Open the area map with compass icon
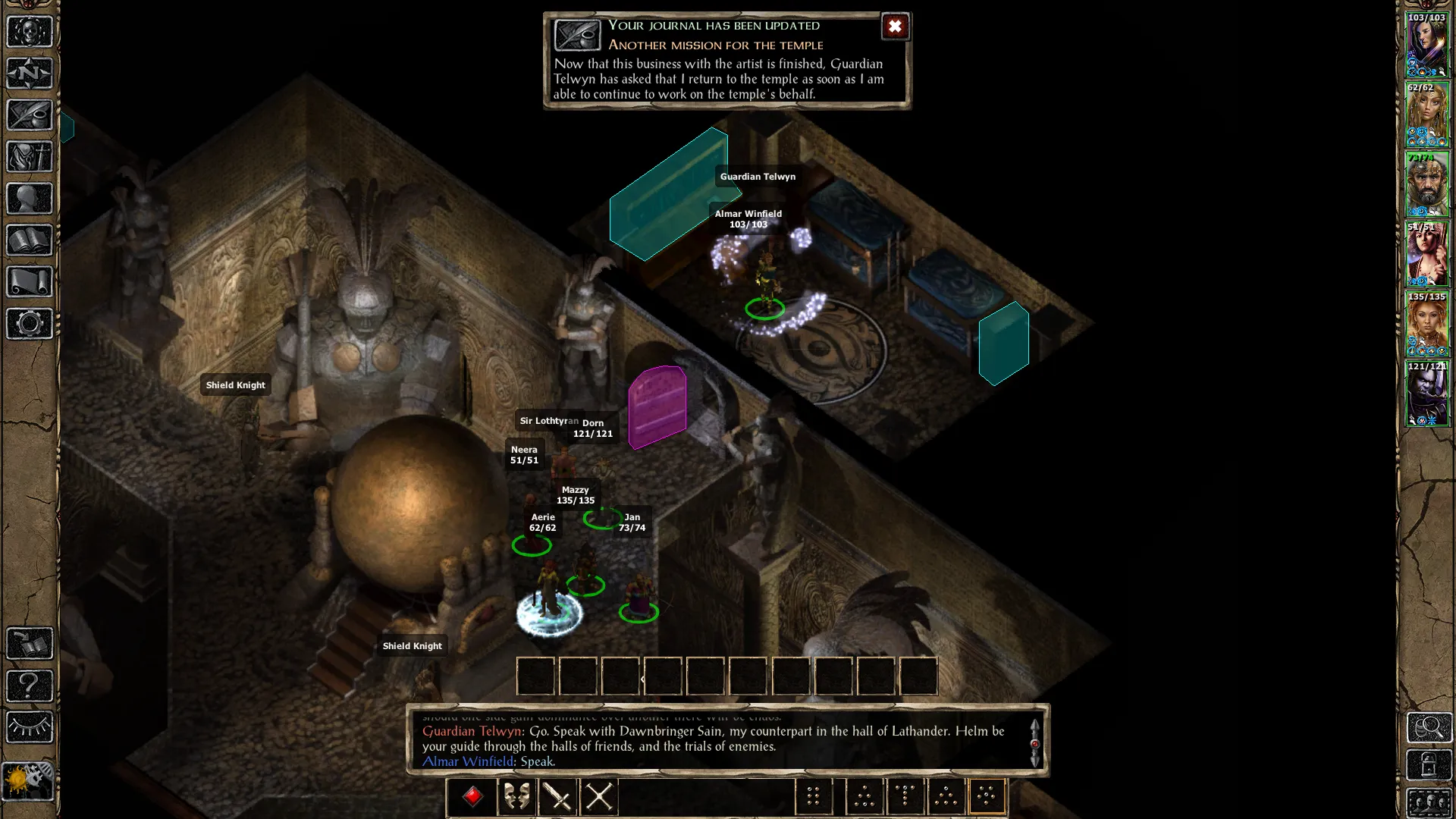 coord(30,74)
